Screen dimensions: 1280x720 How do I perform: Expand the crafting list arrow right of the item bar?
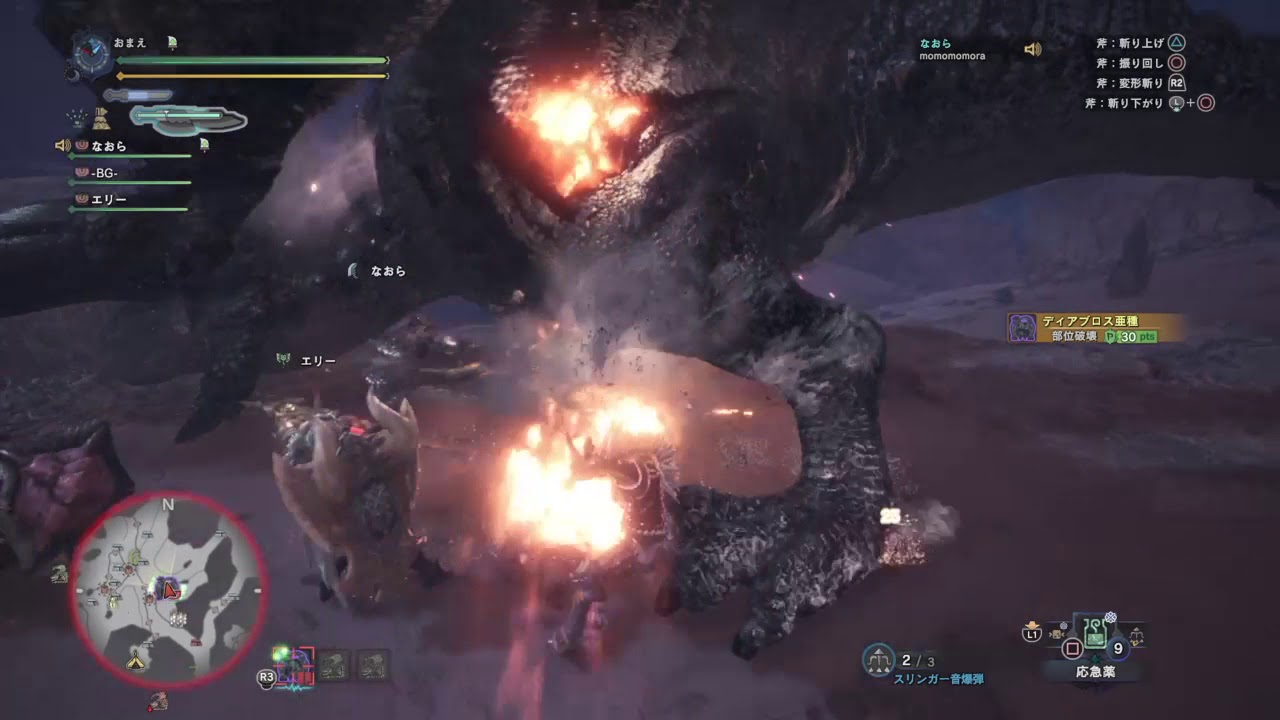pyautogui.click(x=1137, y=635)
